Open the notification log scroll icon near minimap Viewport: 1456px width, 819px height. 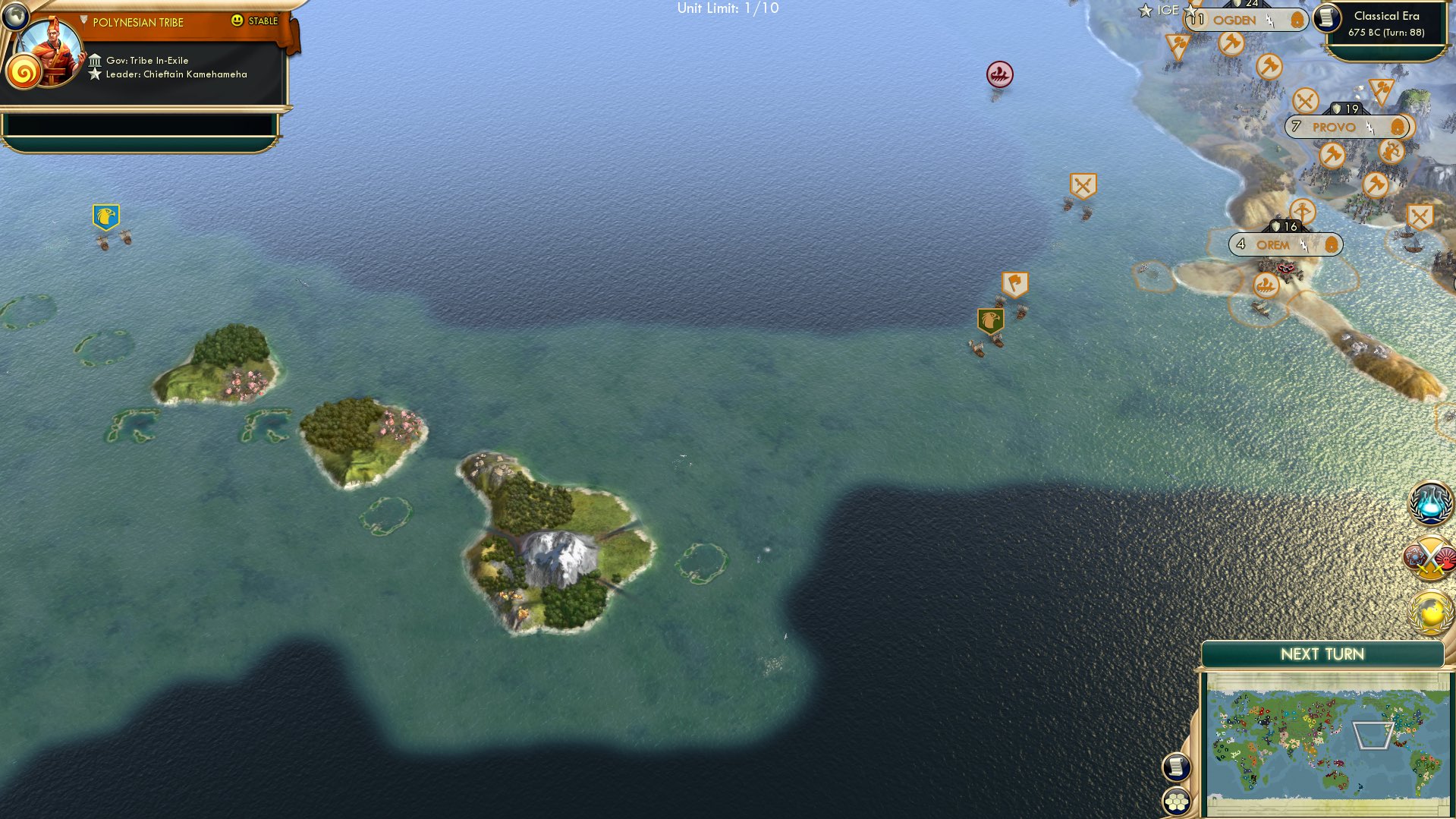coord(1177,767)
